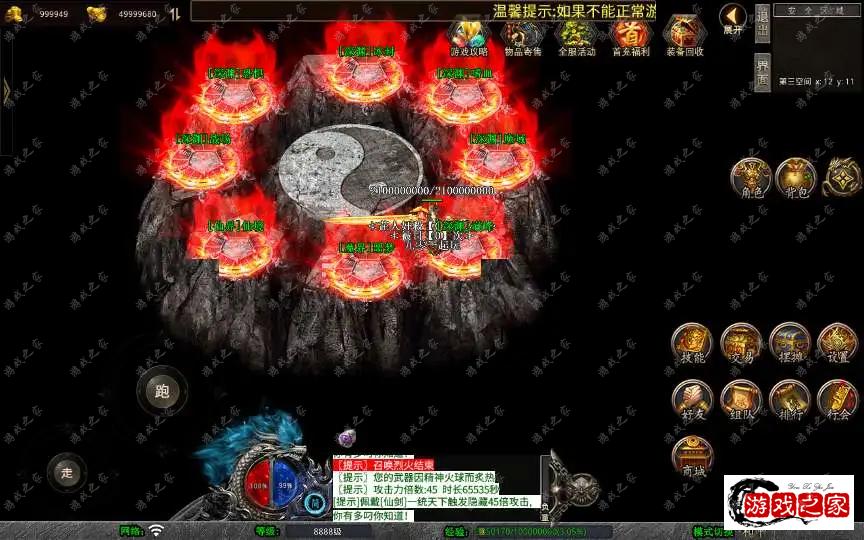Open the 背包 backpack
The image size is (864, 540).
(795, 177)
